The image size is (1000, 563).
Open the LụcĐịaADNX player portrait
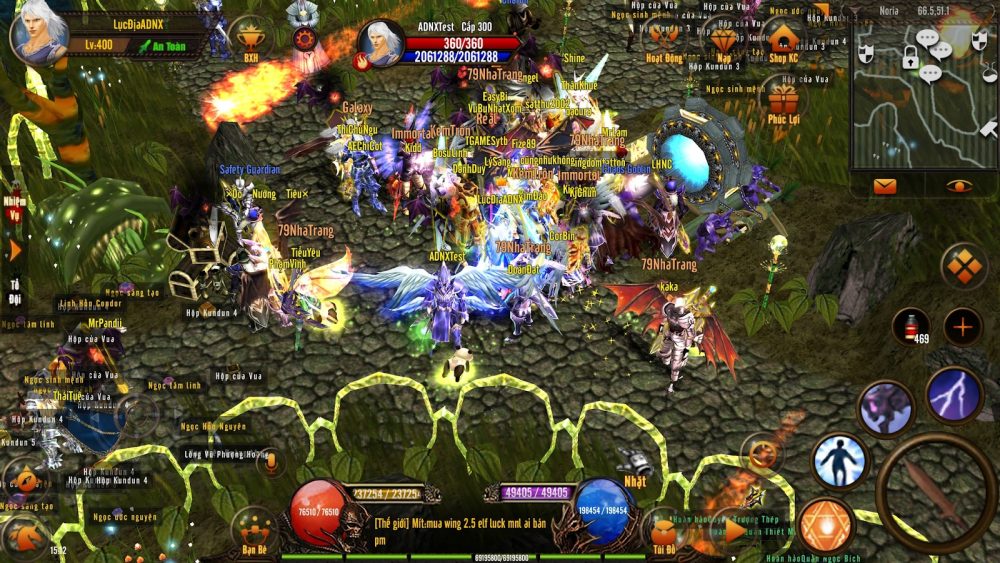[39, 36]
